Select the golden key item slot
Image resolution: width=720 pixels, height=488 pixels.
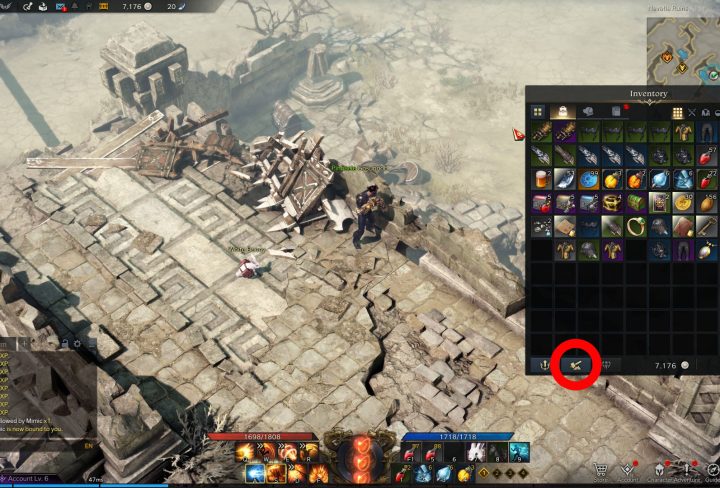[x=705, y=226]
